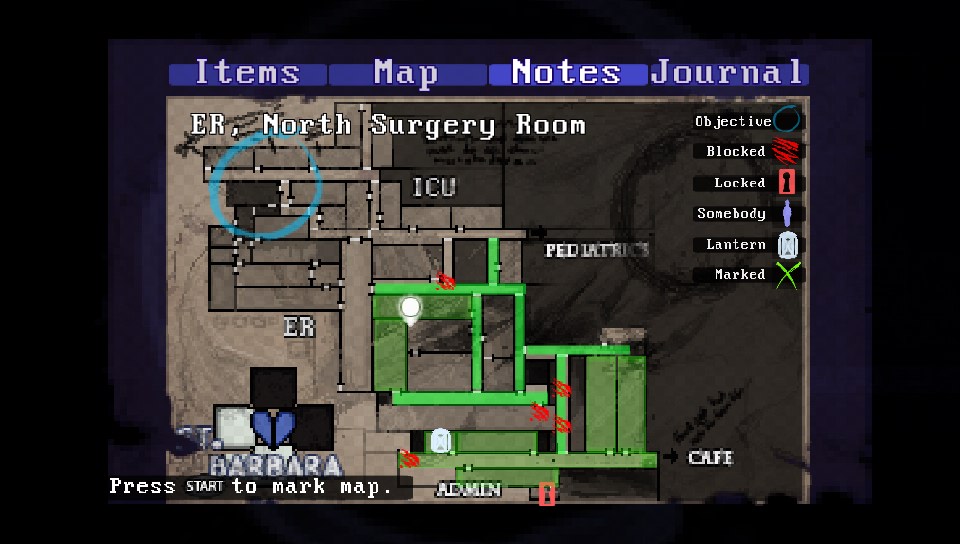Switch to the Items tab
Viewport: 960px width, 544px height.
point(247,73)
